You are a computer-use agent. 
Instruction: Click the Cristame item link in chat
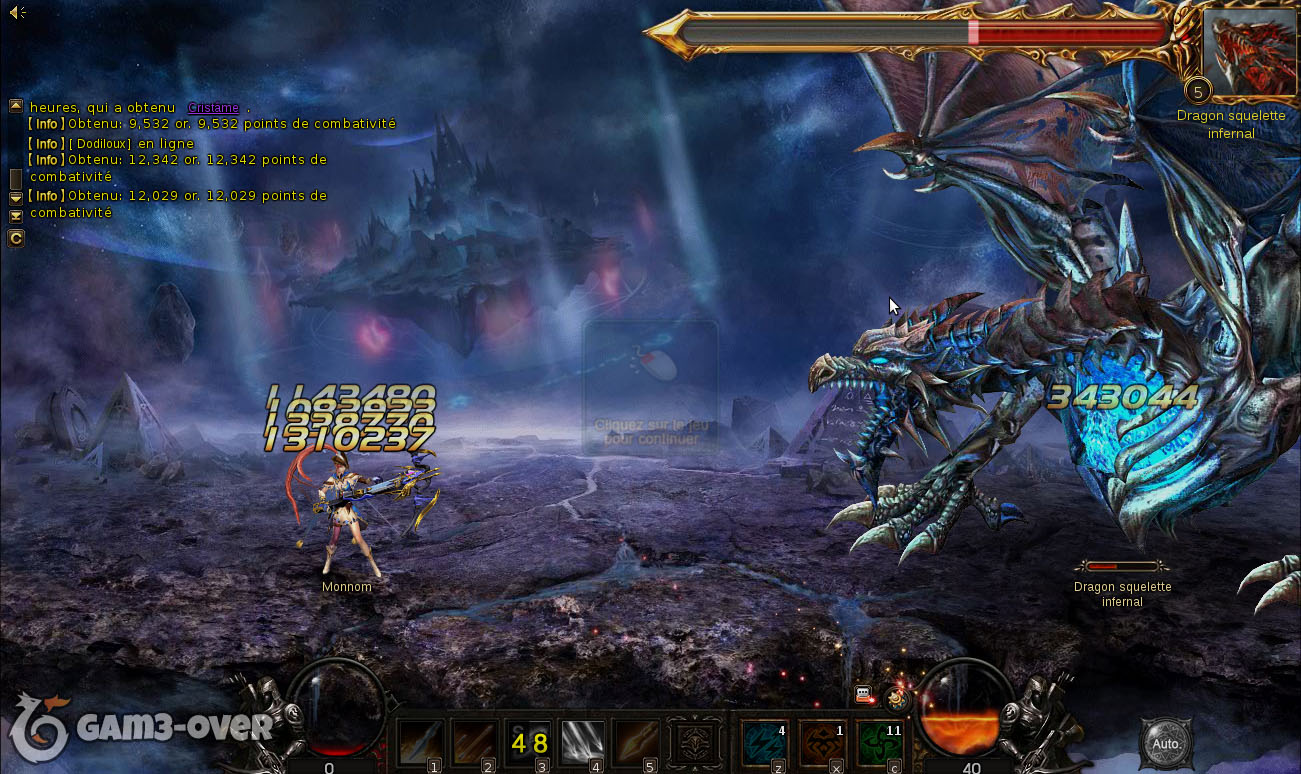[x=213, y=107]
